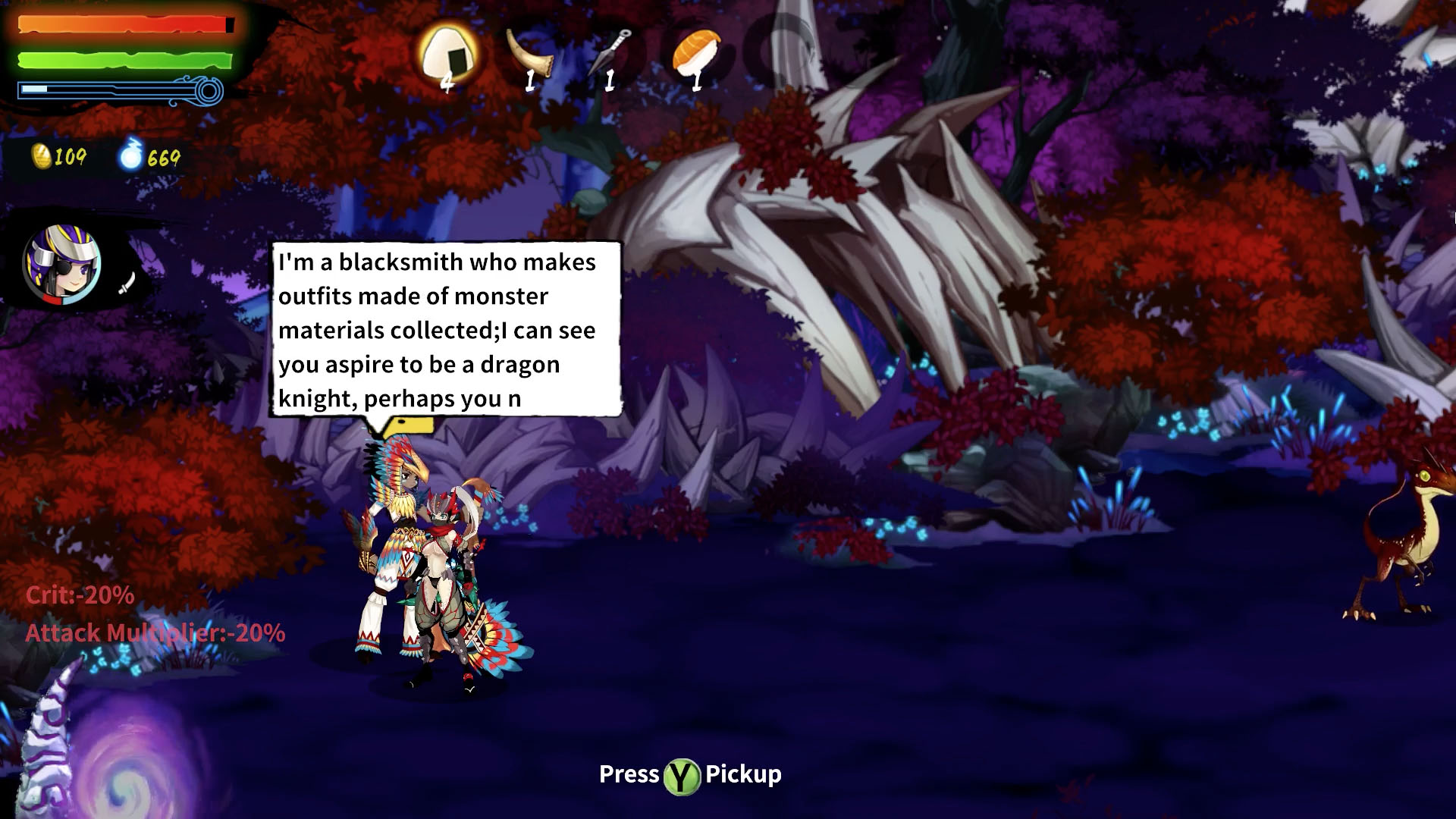Click the Crit:-20% debuff text

tap(80, 598)
